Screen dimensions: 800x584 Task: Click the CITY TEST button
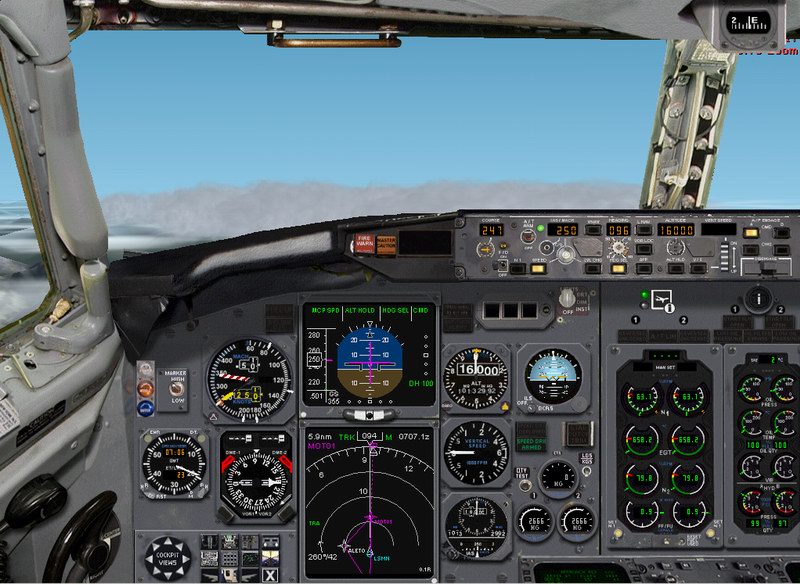[x=521, y=474]
